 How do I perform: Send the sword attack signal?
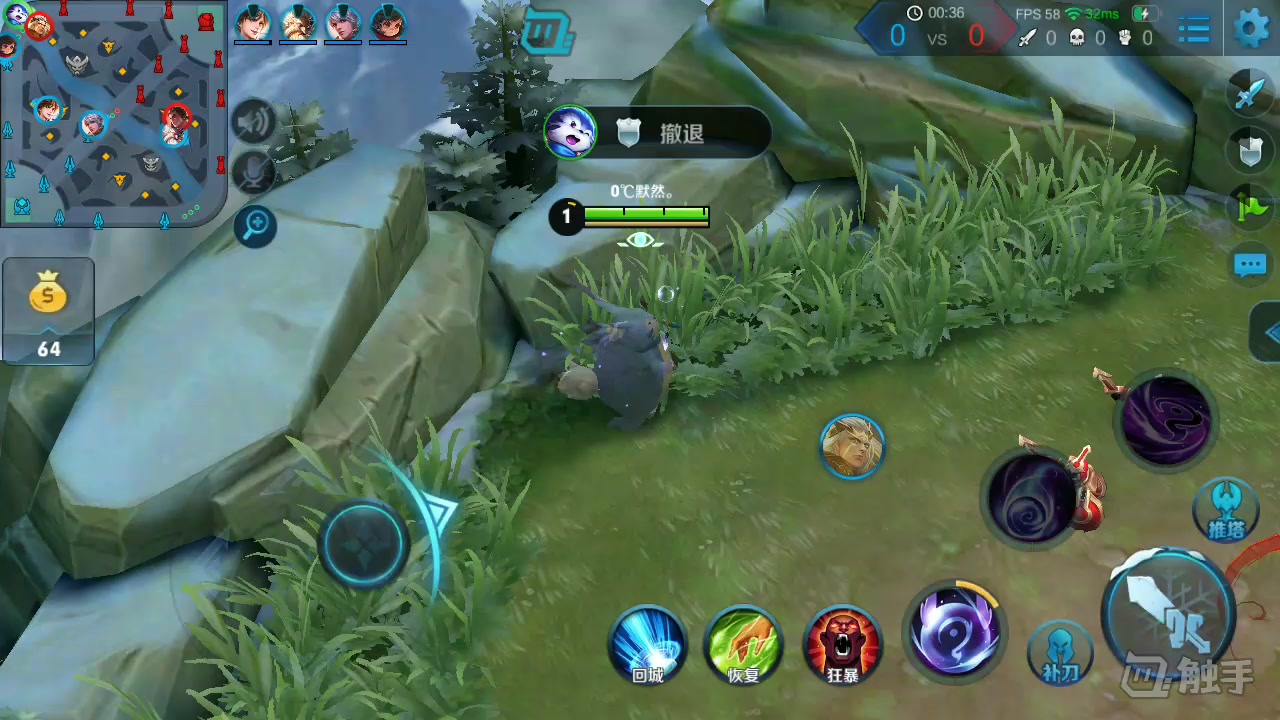[1250, 93]
